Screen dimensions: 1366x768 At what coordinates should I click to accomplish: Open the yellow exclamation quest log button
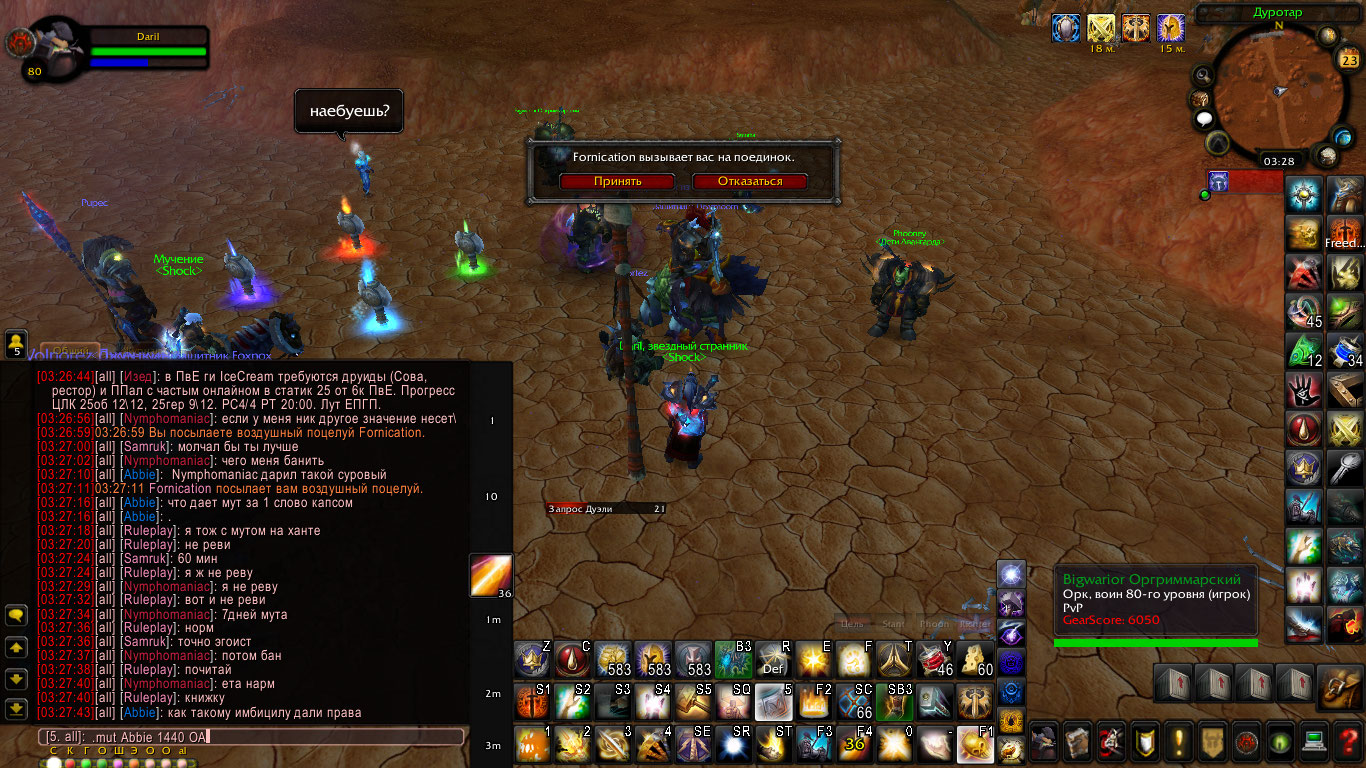coord(1179,741)
